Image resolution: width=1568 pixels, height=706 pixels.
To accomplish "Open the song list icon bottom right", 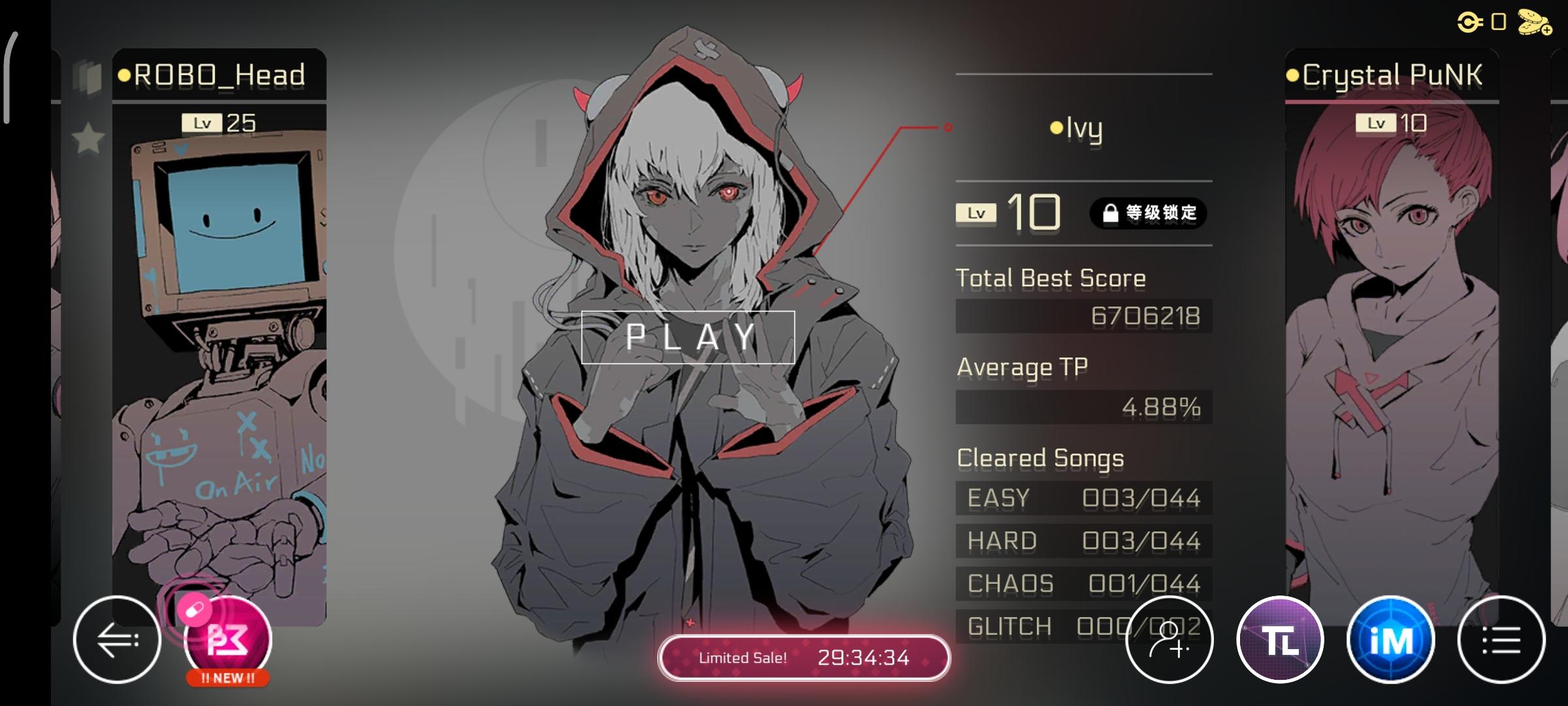I will pos(1499,640).
